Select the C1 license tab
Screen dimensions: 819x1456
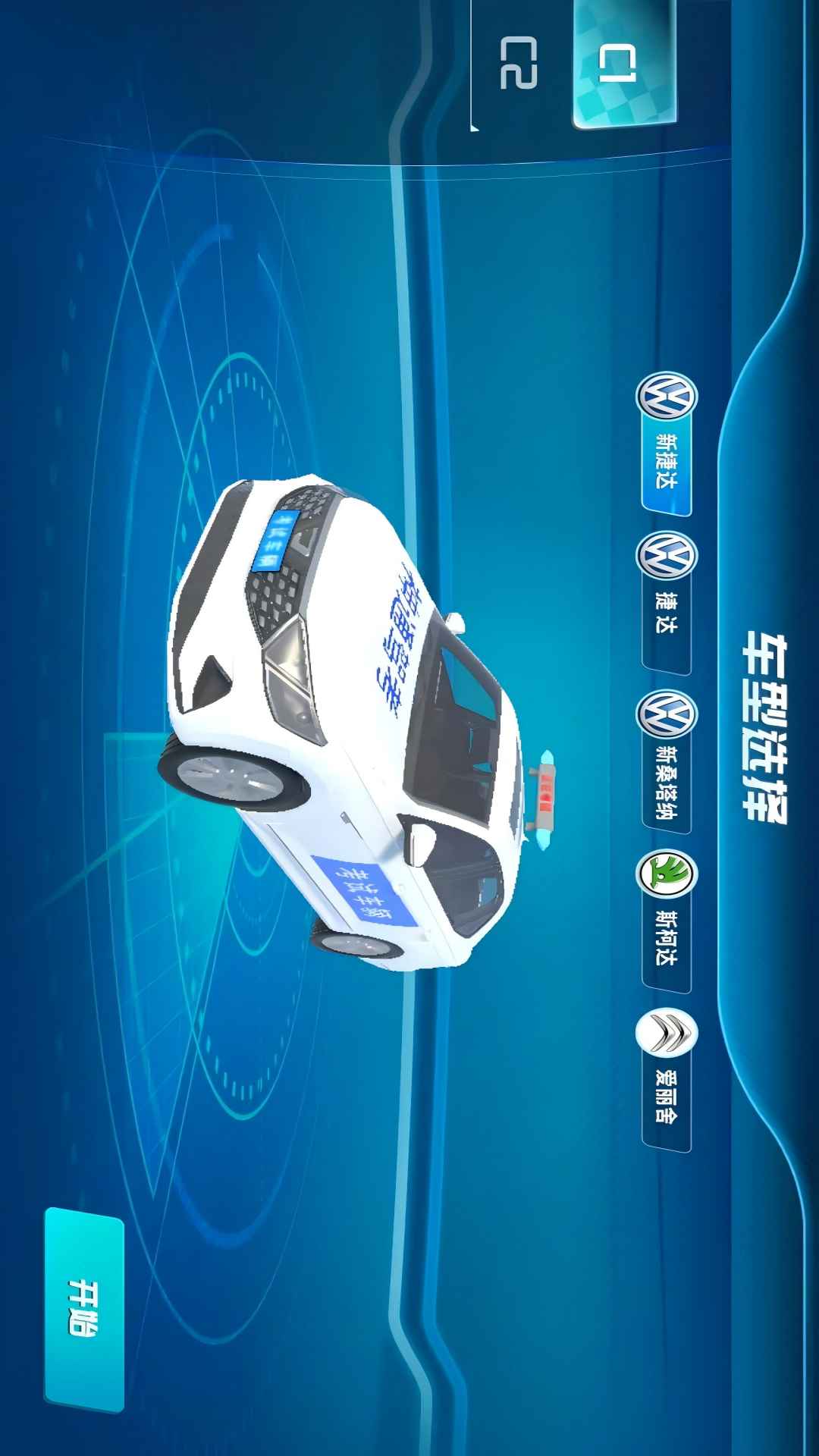tap(623, 65)
